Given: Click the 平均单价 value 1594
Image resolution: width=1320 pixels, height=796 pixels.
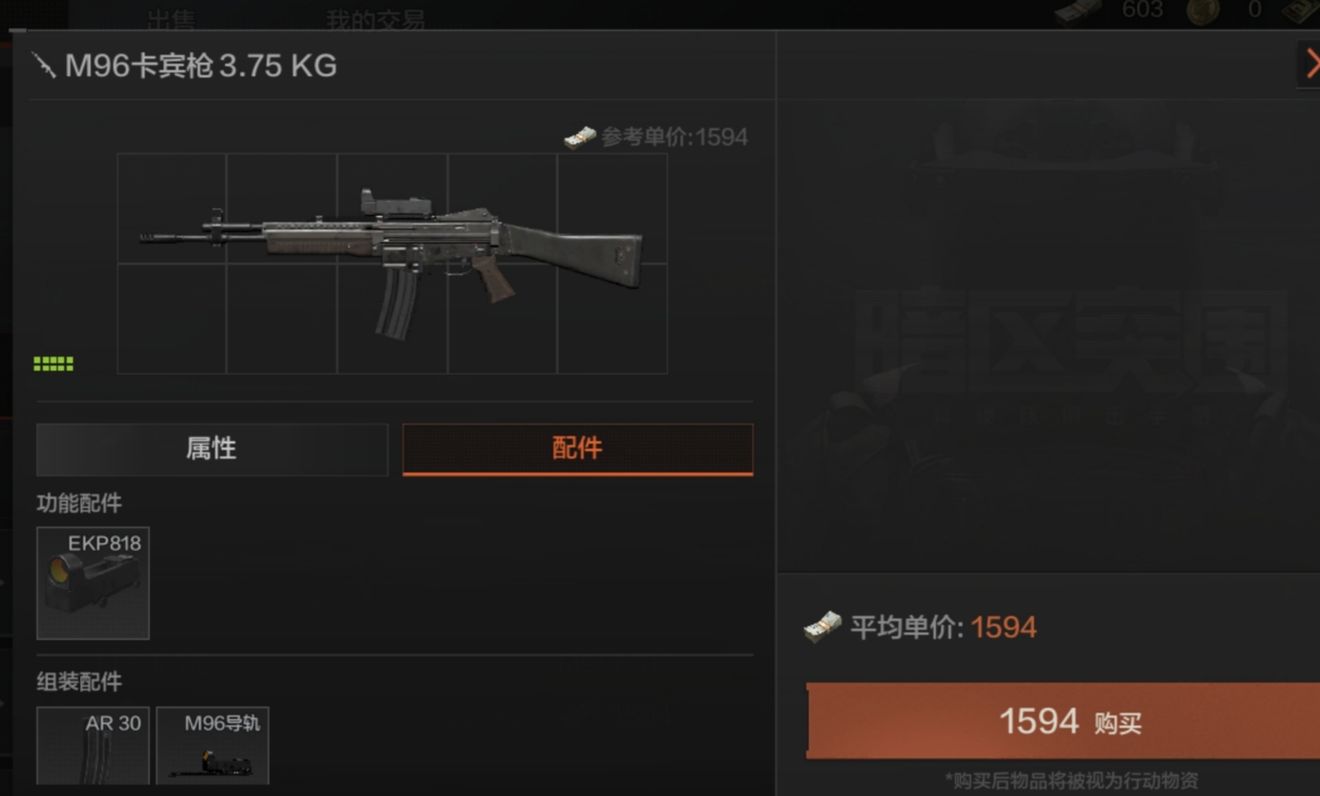Looking at the screenshot, I should 1005,626.
